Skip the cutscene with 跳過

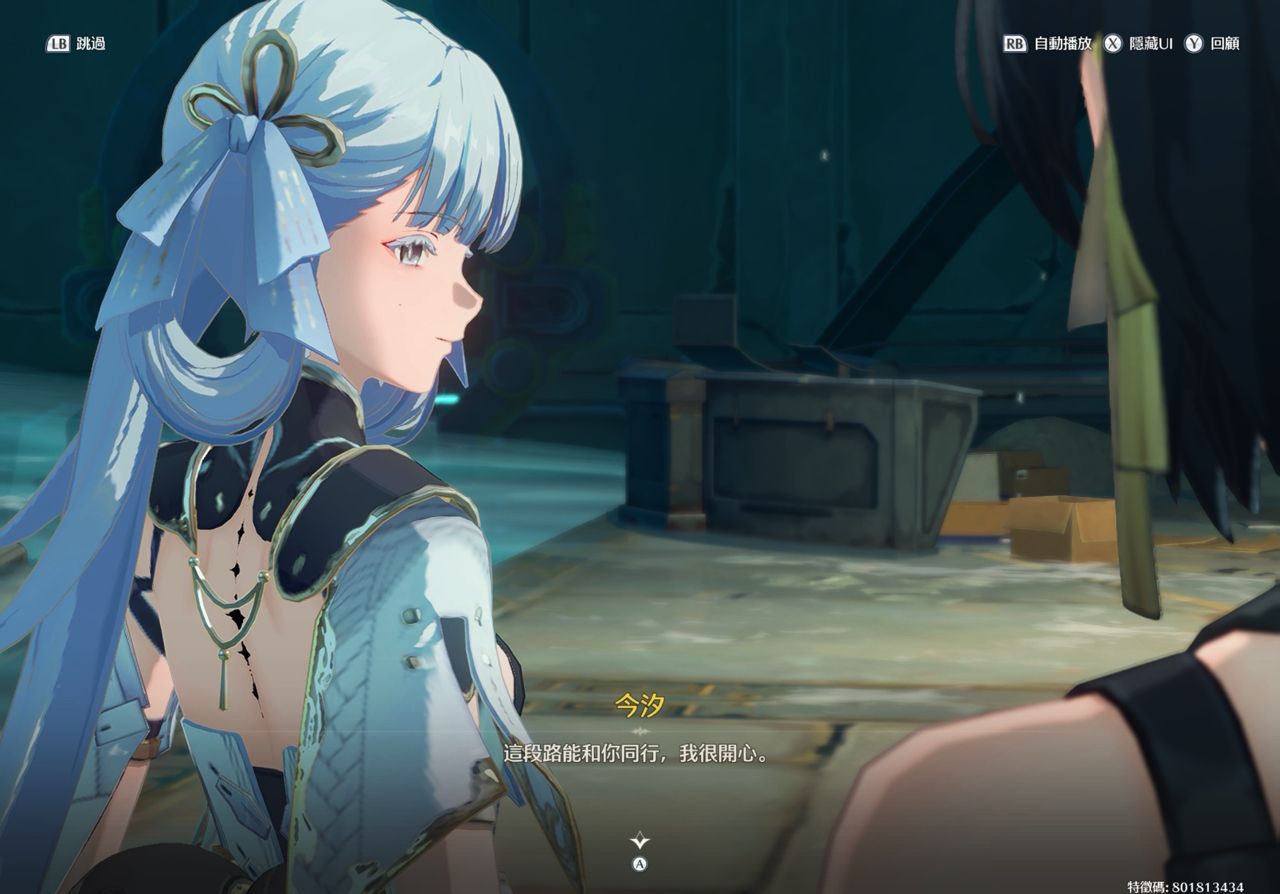pyautogui.click(x=76, y=44)
